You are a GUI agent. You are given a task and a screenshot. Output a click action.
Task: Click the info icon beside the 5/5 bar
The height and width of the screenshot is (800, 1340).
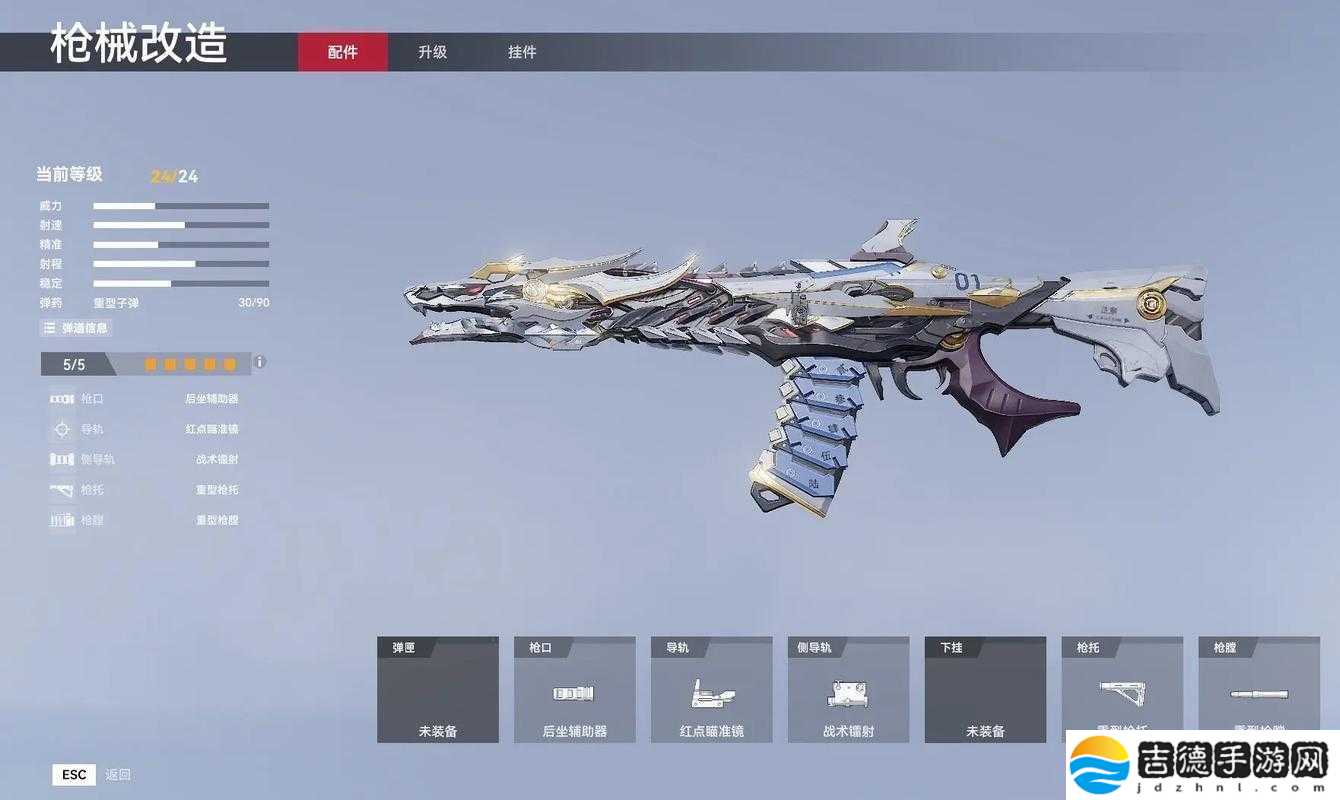(x=260, y=362)
